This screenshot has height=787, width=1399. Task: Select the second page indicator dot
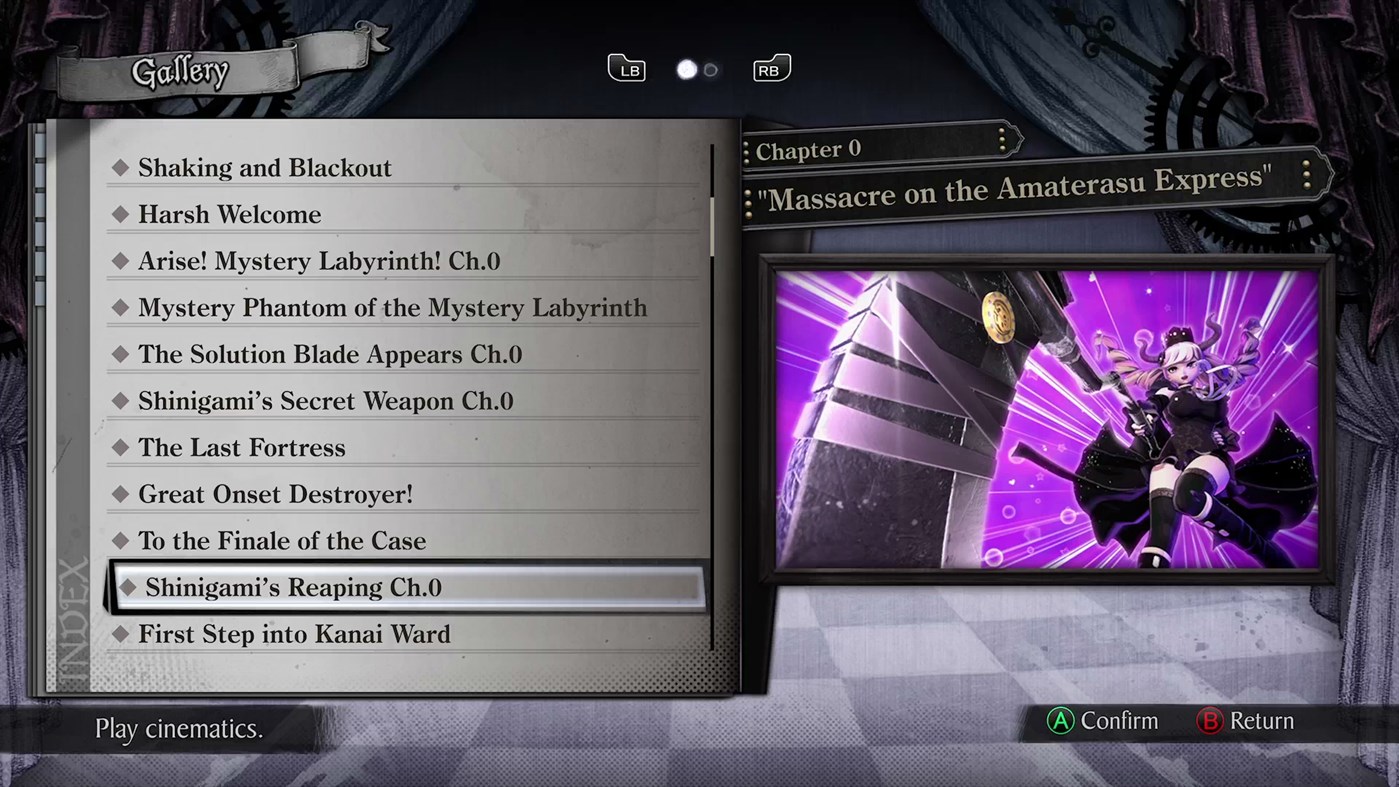click(x=709, y=70)
